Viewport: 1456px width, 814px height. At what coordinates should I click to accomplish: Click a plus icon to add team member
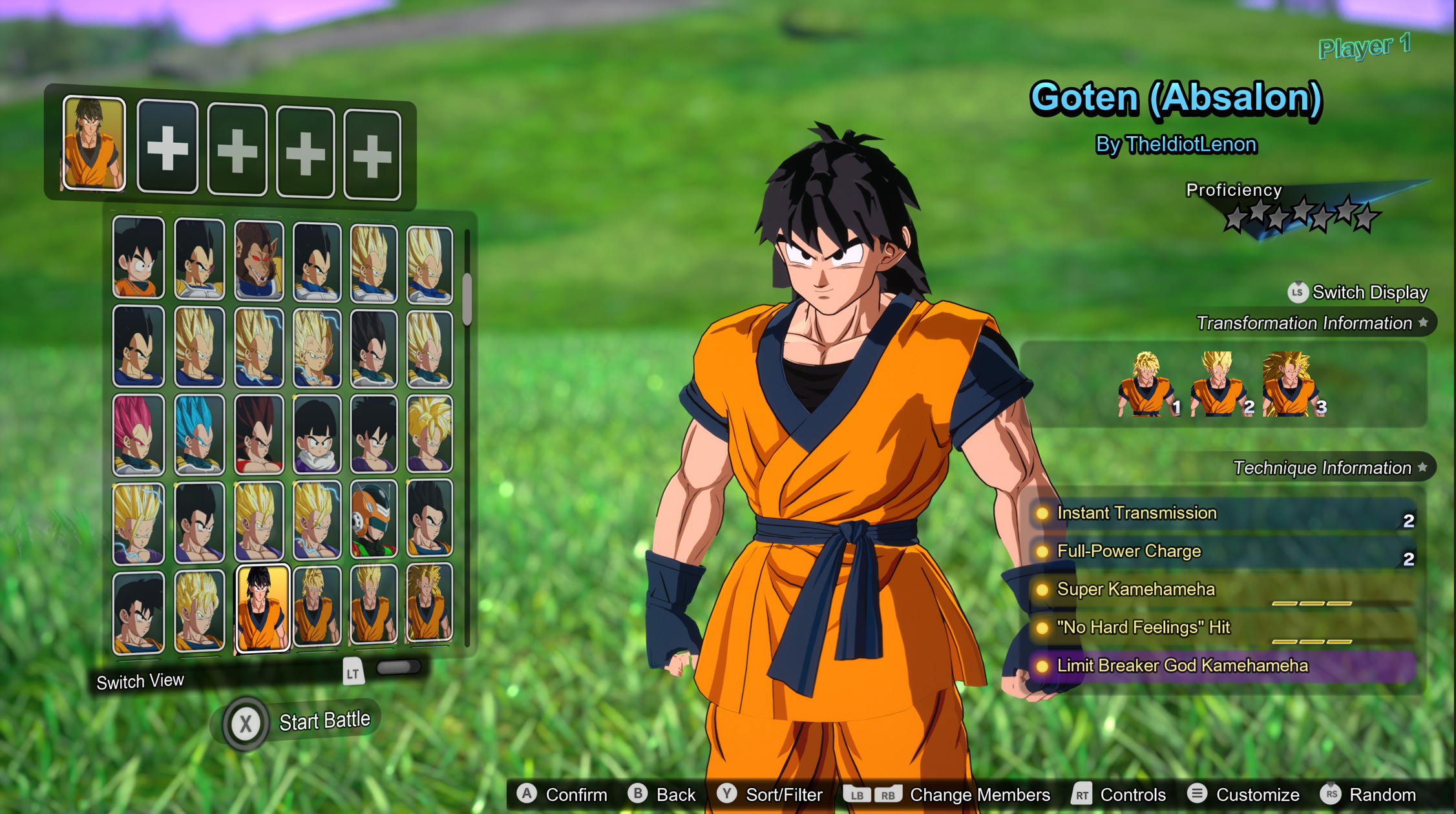coord(168,149)
